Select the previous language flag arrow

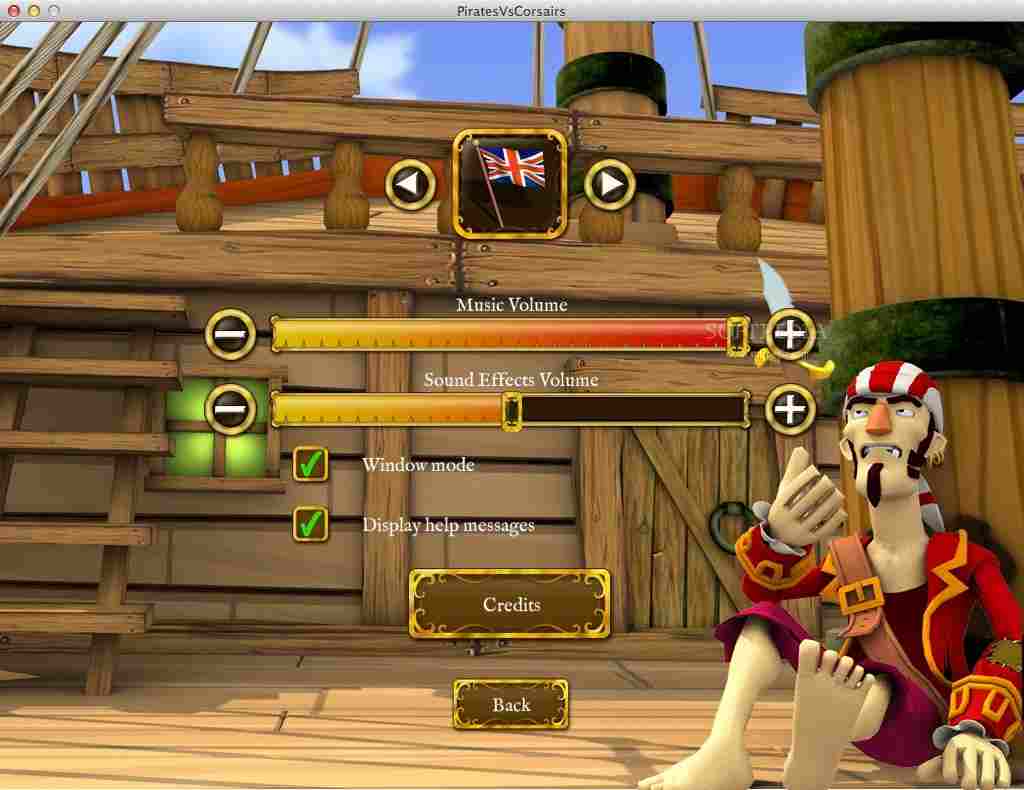click(412, 185)
